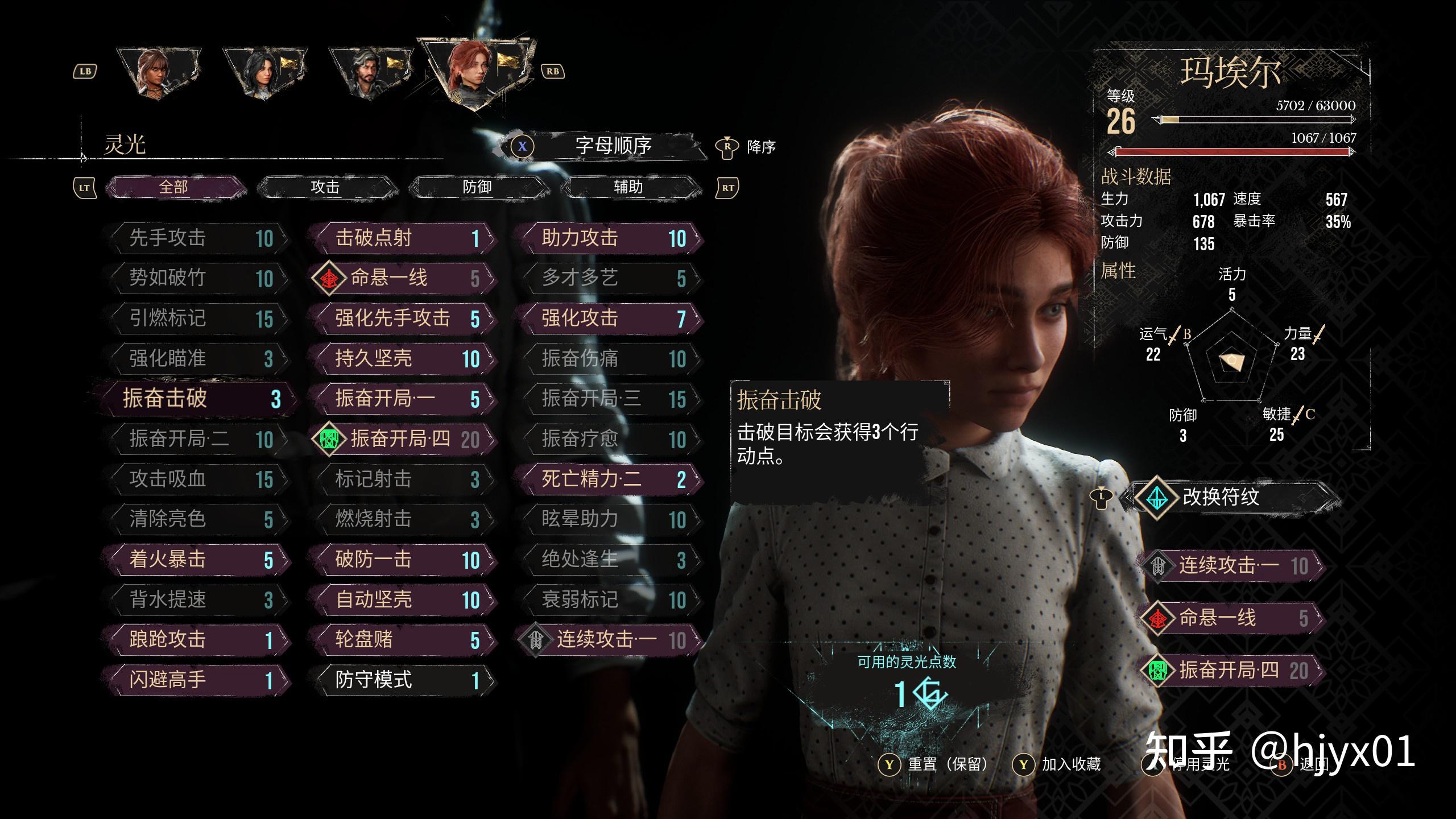Switch to the 攻击 filter tab
Viewport: 1456px width, 819px height.
click(x=325, y=187)
